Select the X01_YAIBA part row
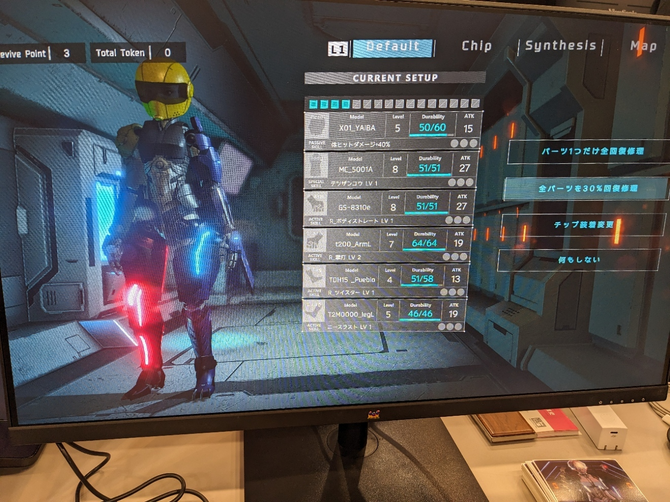The height and width of the screenshot is (502, 670). [x=392, y=130]
